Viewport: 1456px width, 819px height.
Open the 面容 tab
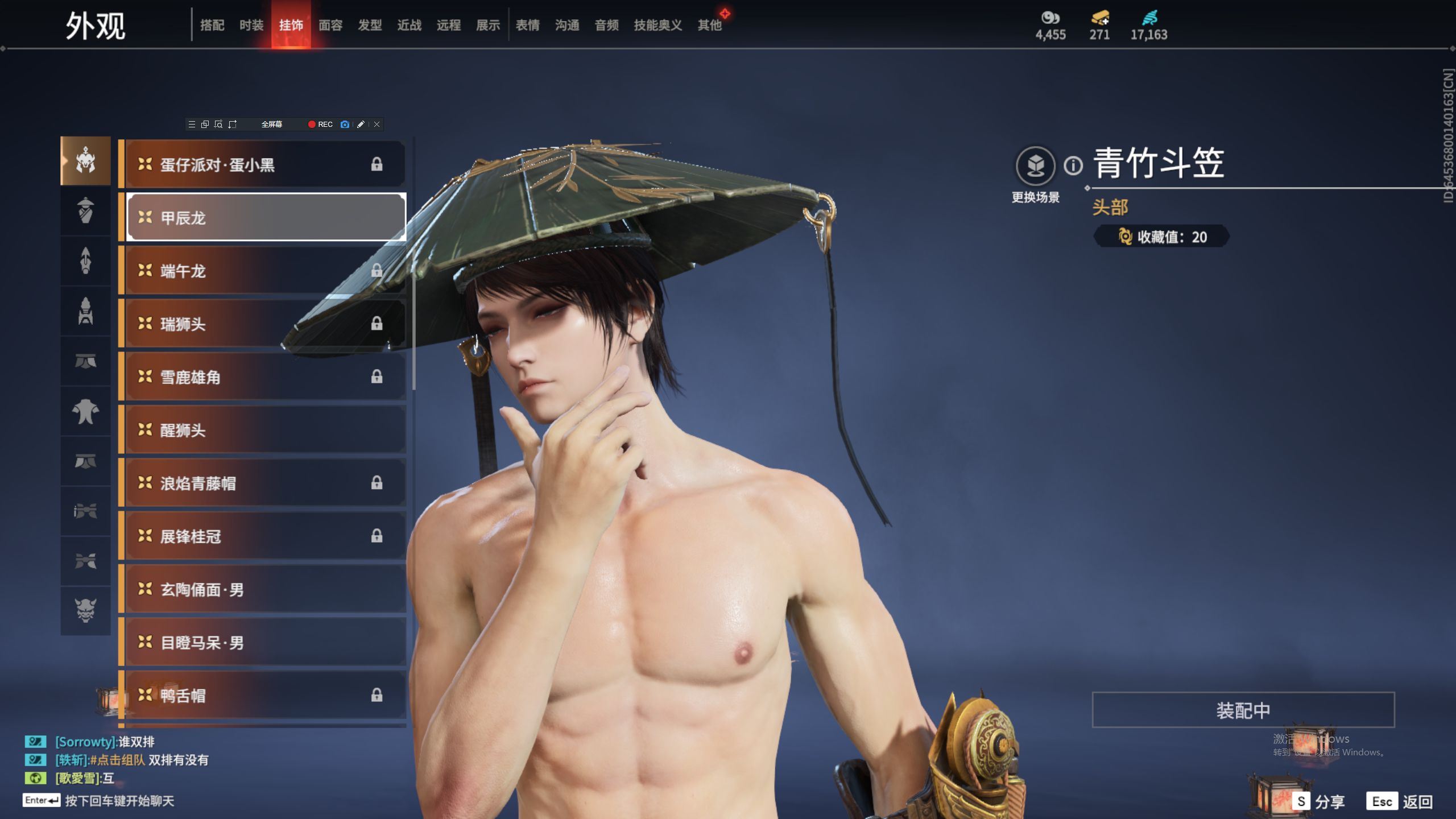[x=330, y=25]
